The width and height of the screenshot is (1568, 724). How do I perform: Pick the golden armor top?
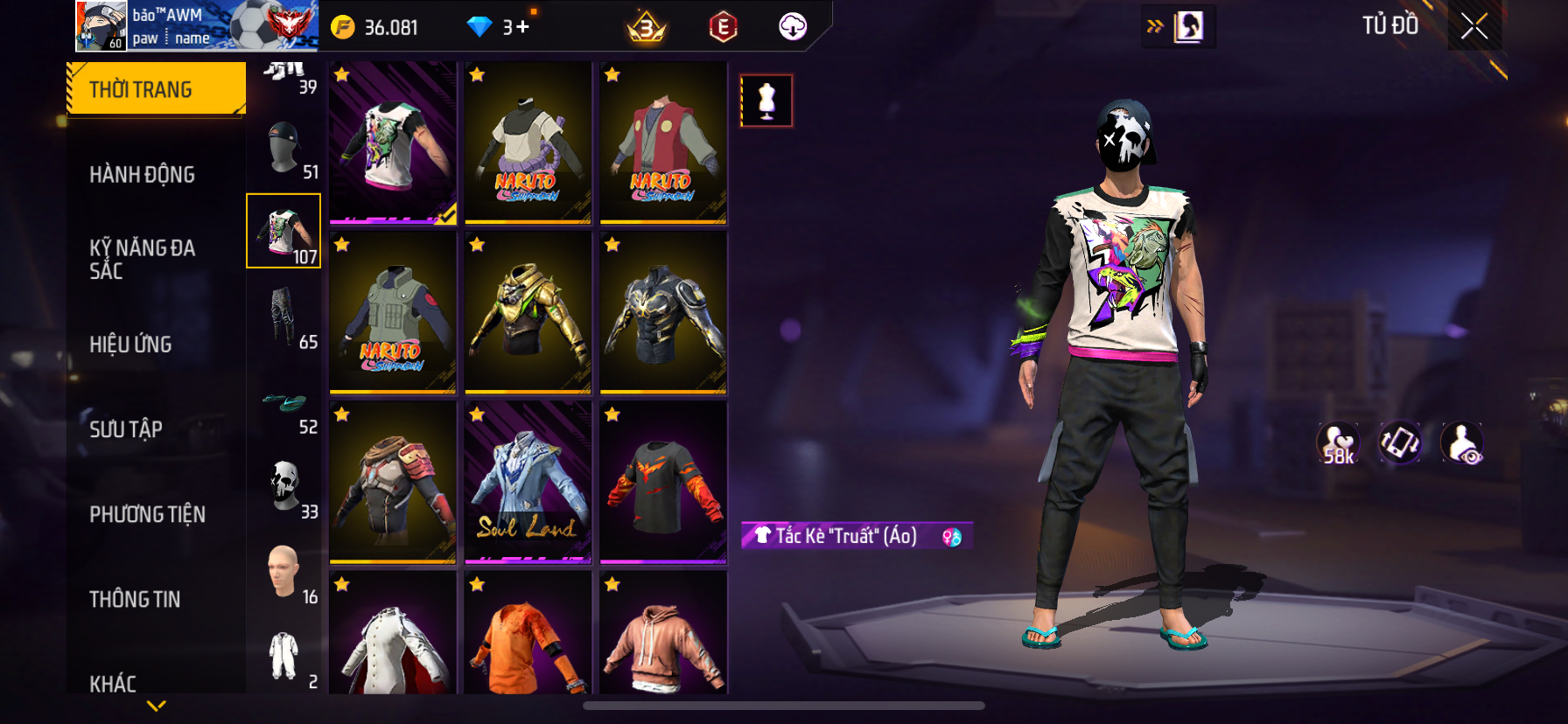528,312
